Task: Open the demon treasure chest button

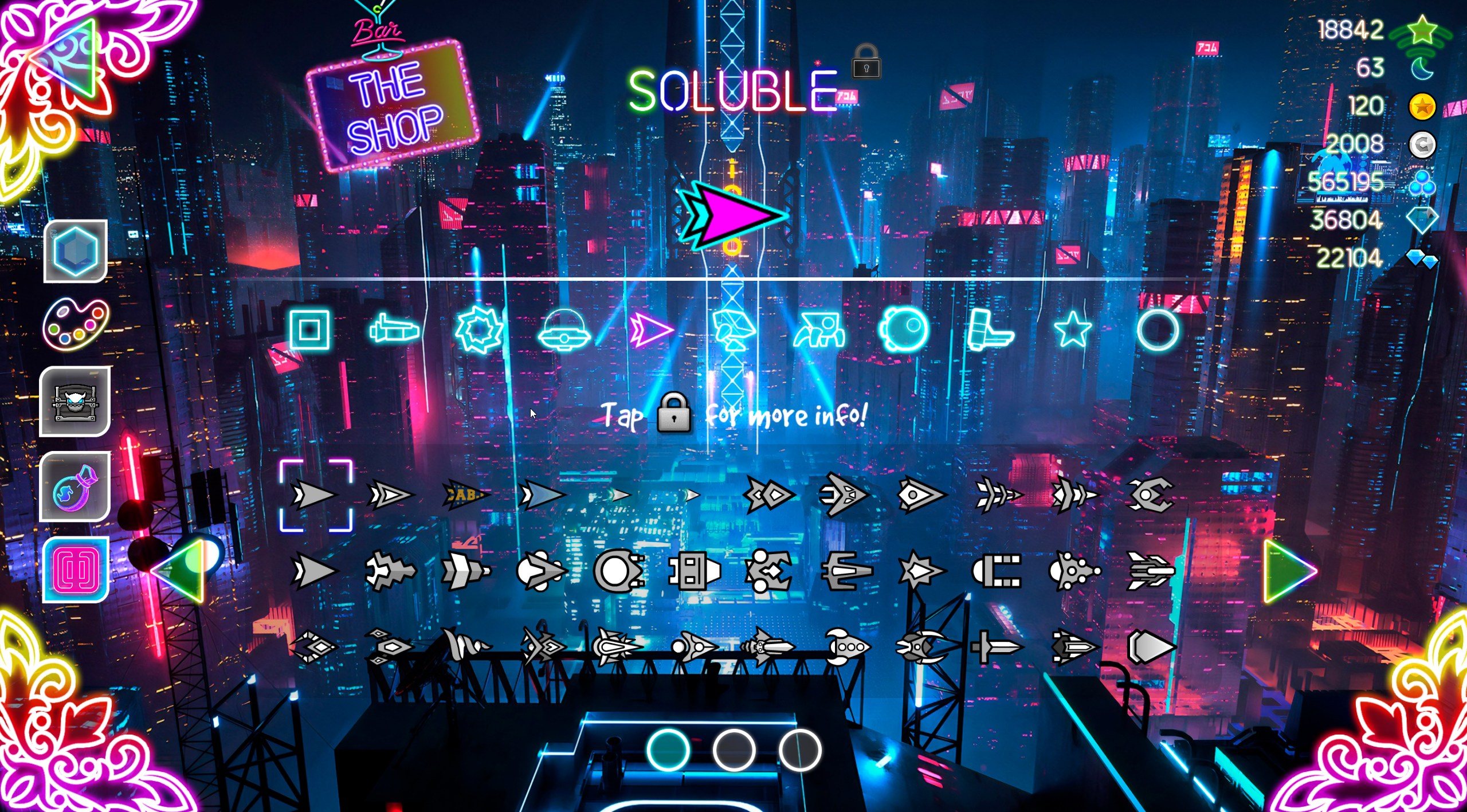Action: pos(75,402)
